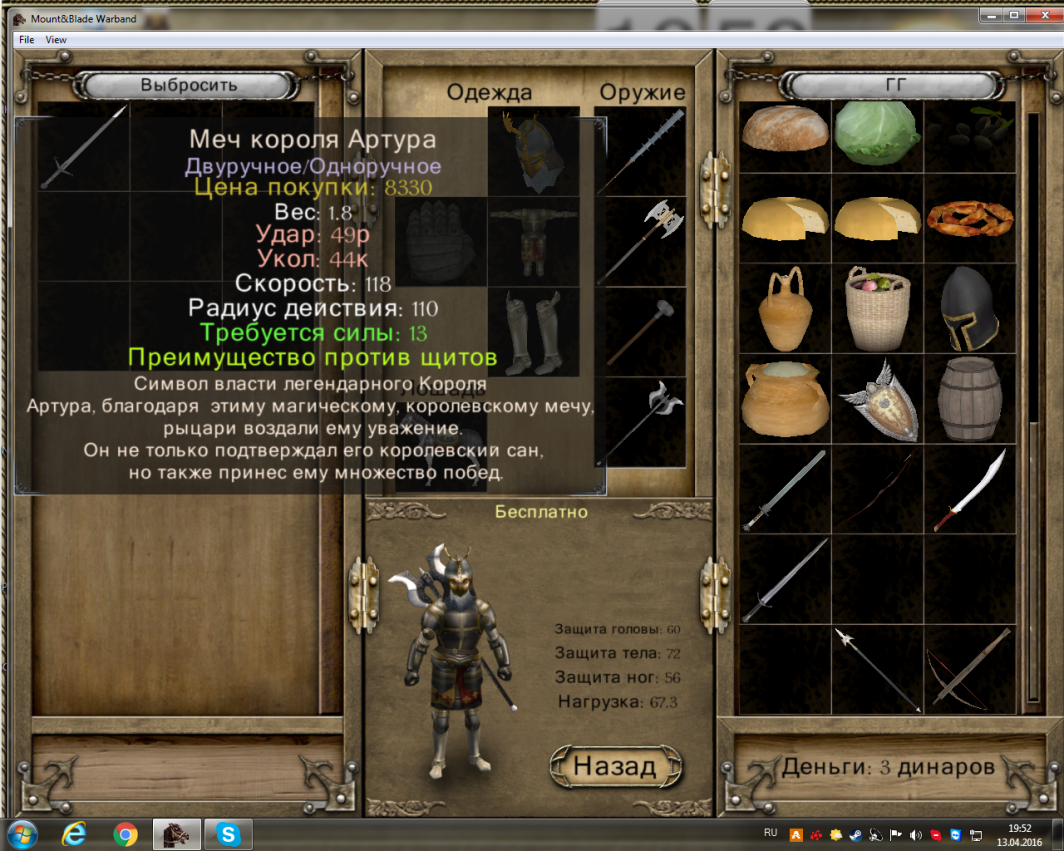Select the winged shield item

click(877, 399)
